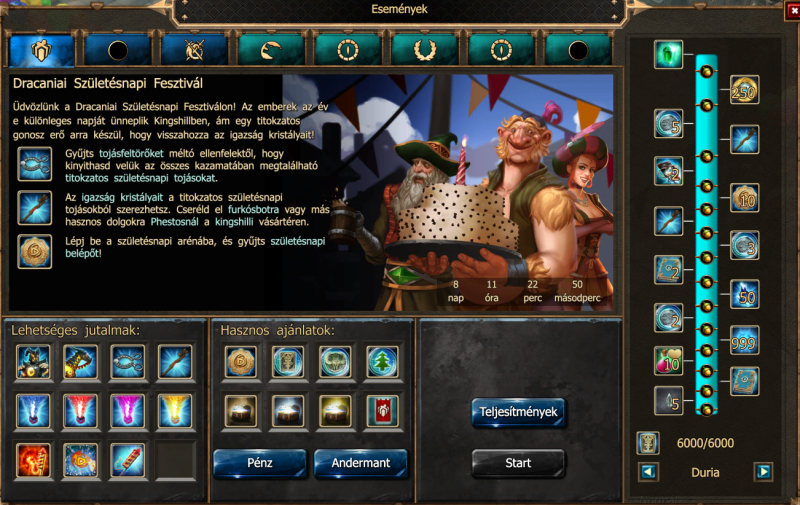Open the crossed-out emblem event tab
Screen dimensions: 800x505
pos(195,50)
